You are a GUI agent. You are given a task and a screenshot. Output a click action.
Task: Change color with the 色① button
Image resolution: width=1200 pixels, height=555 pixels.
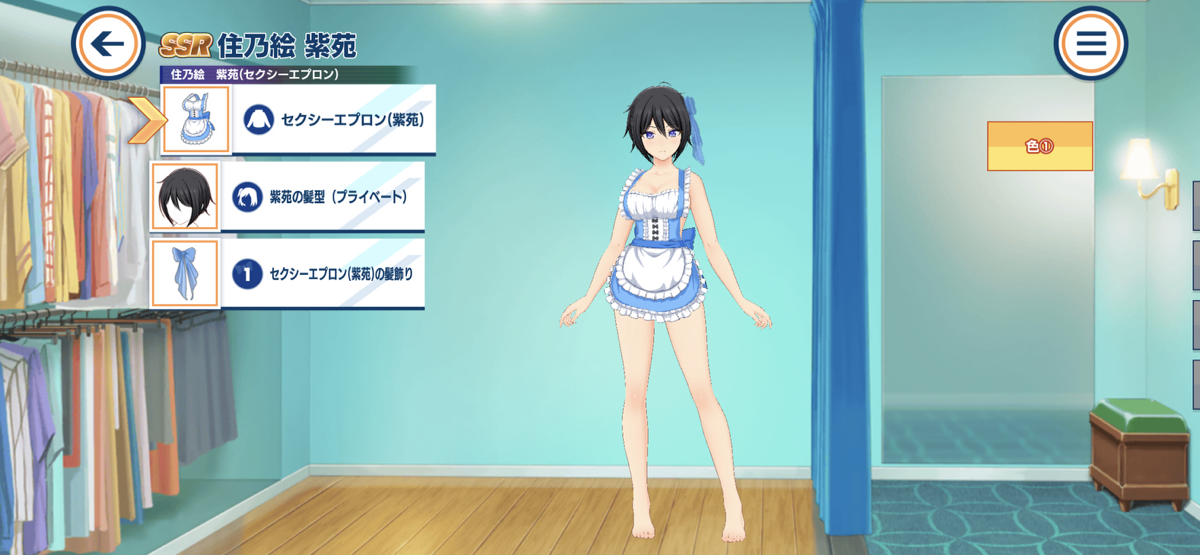[x=1039, y=146]
